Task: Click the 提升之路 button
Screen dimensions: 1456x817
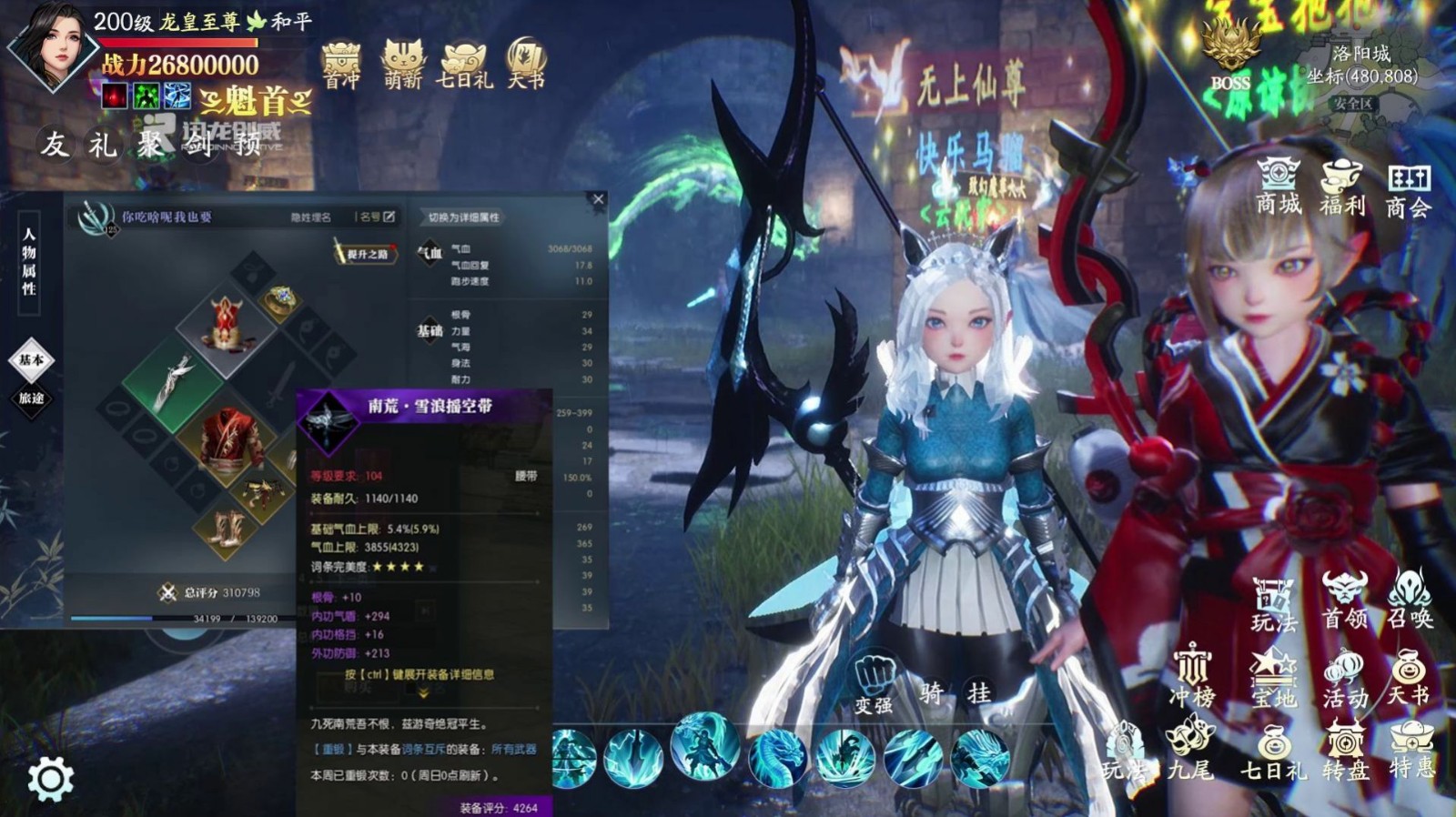Action: [367, 254]
